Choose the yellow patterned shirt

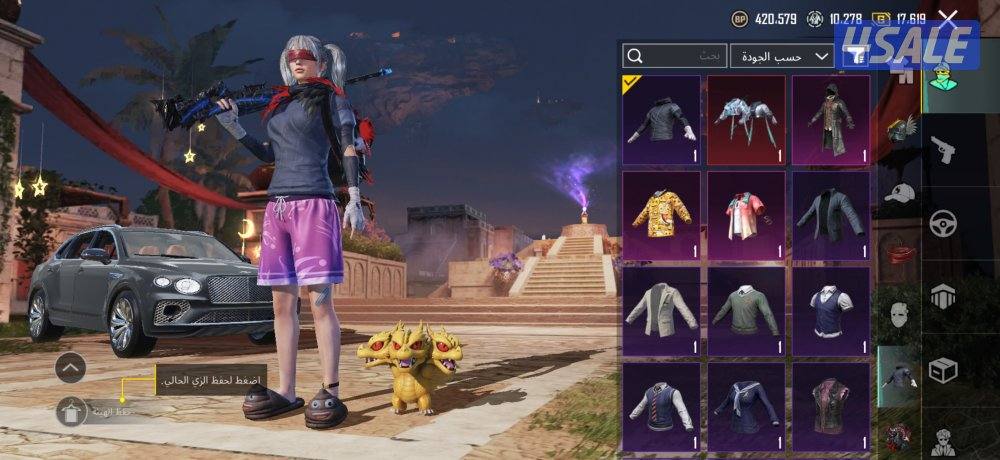click(661, 215)
